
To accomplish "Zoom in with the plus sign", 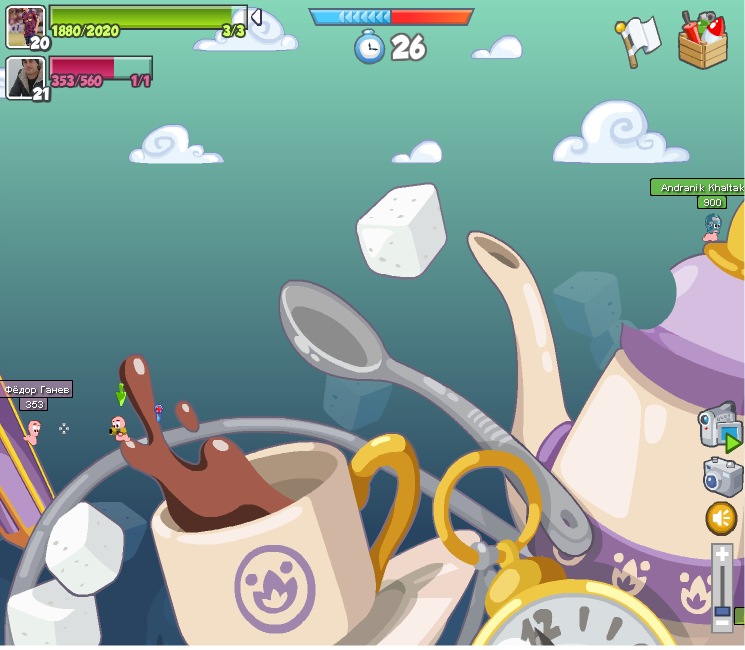I will [x=722, y=554].
